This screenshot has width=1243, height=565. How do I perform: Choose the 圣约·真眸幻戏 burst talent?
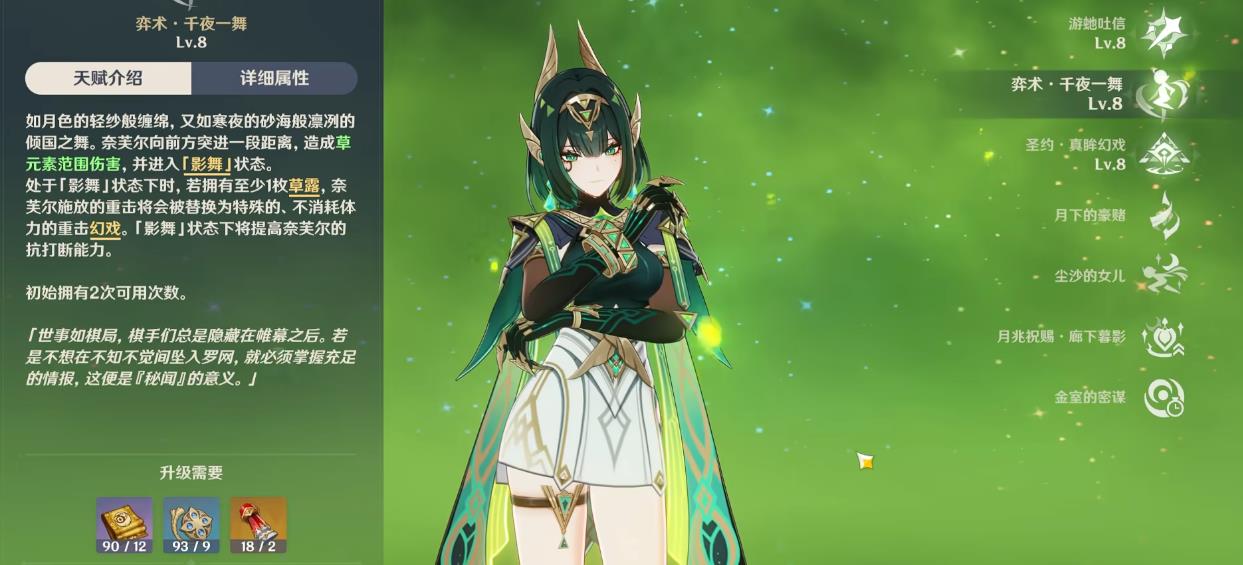1164,154
